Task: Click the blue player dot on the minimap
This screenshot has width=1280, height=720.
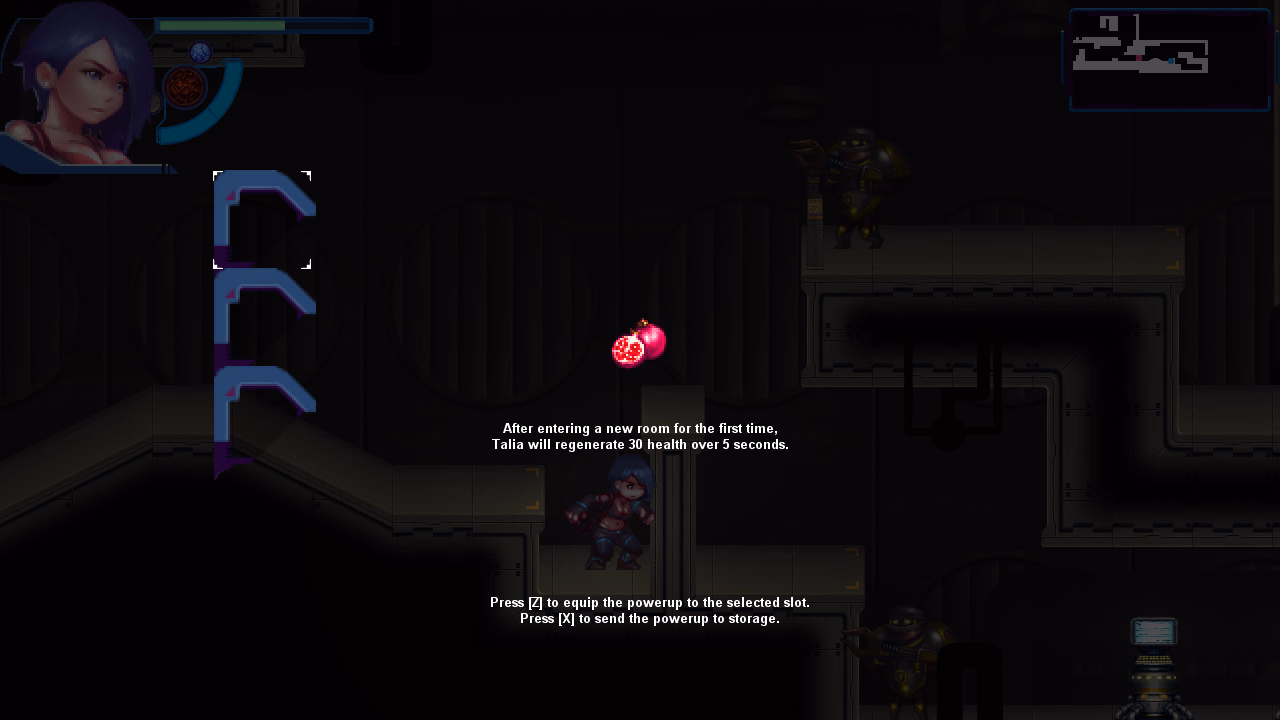Action: [x=1171, y=61]
